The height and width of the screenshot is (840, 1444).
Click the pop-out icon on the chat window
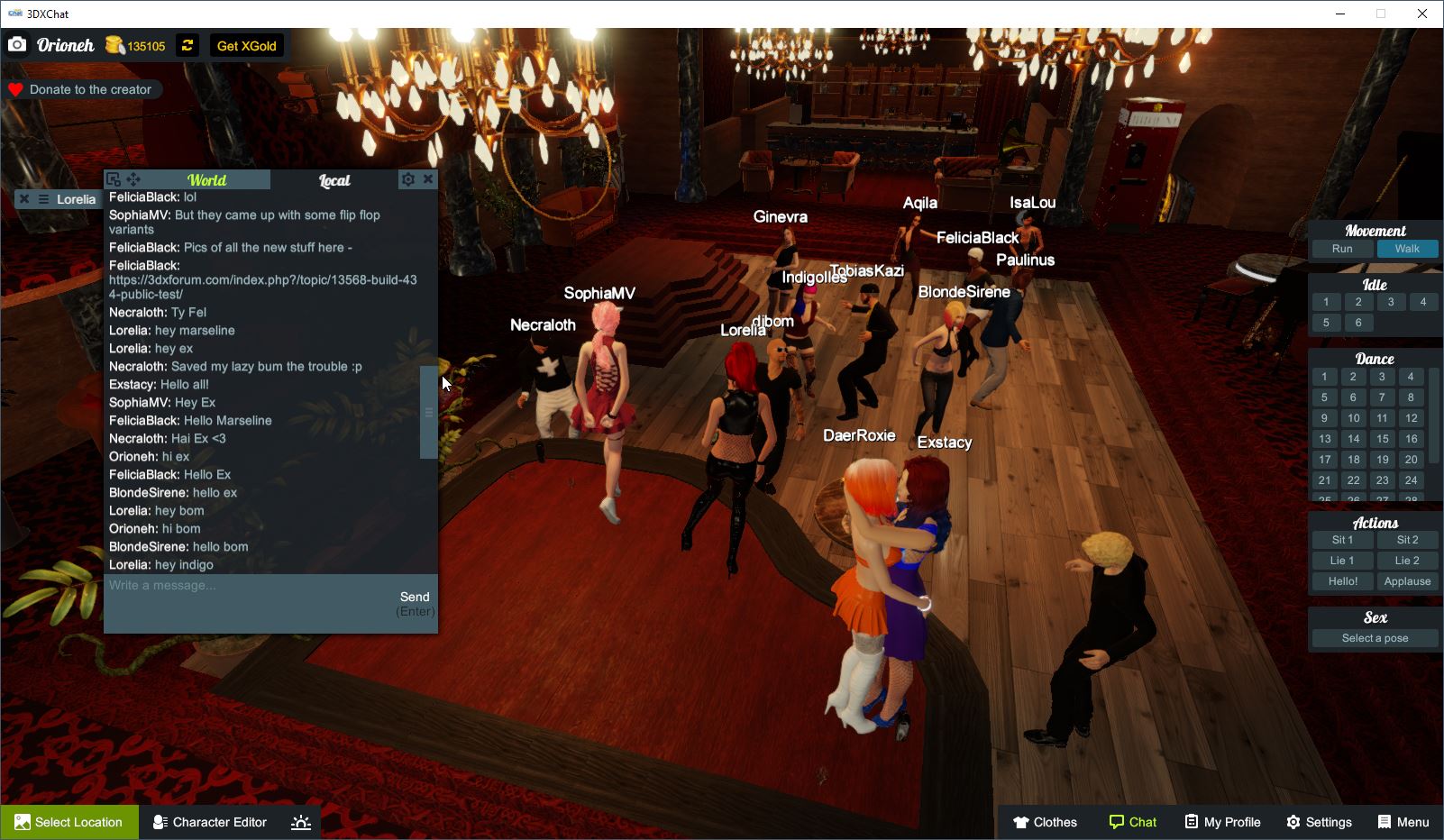[x=112, y=178]
